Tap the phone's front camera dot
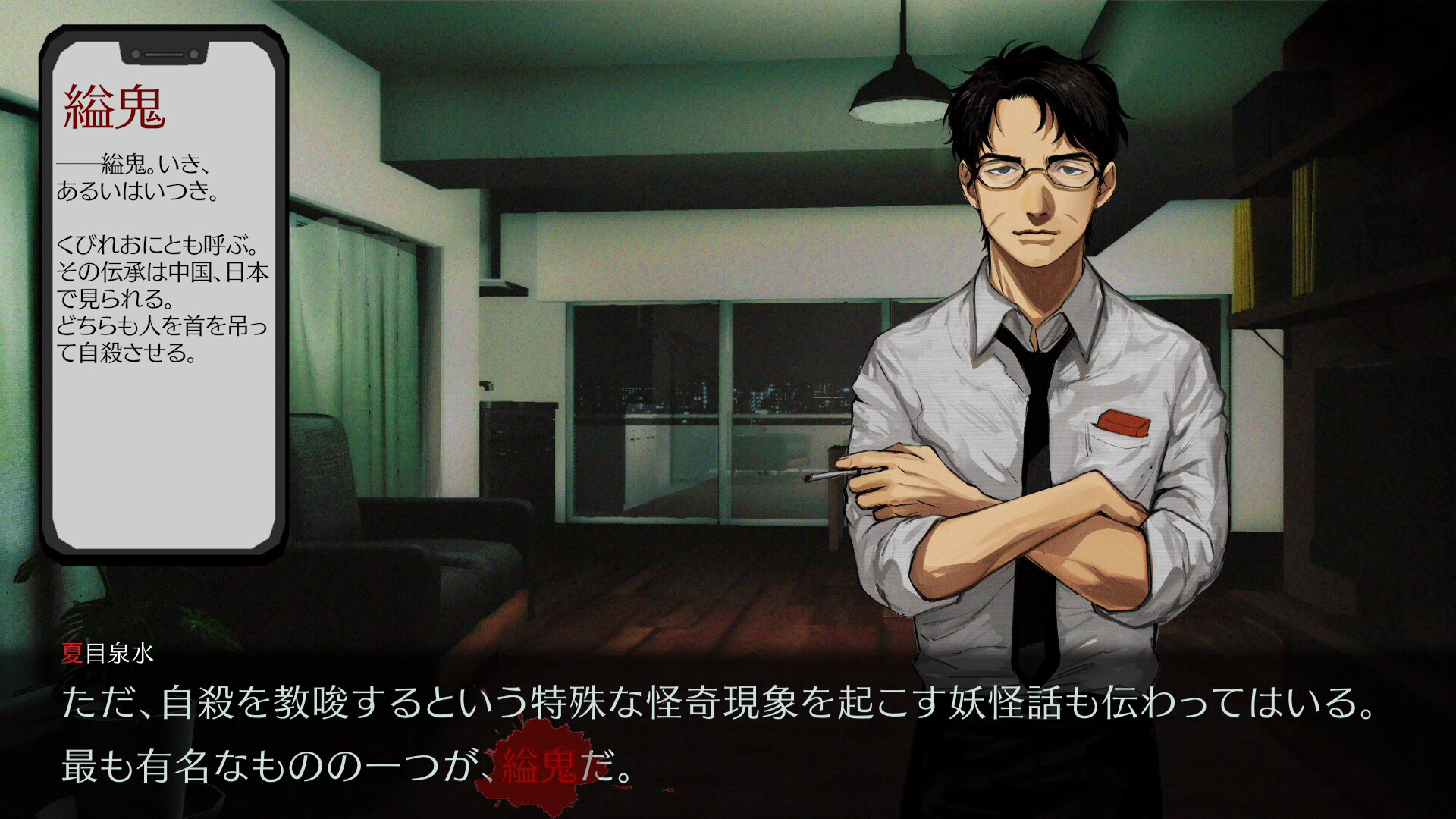1456x819 pixels. (137, 55)
